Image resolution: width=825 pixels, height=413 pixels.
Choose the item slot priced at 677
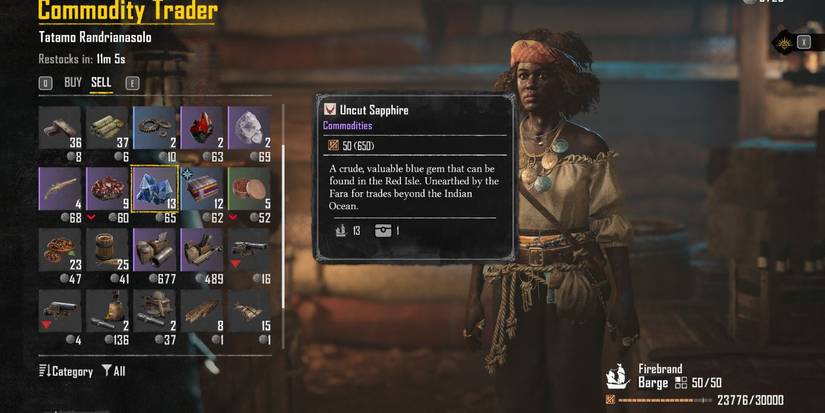tap(155, 249)
